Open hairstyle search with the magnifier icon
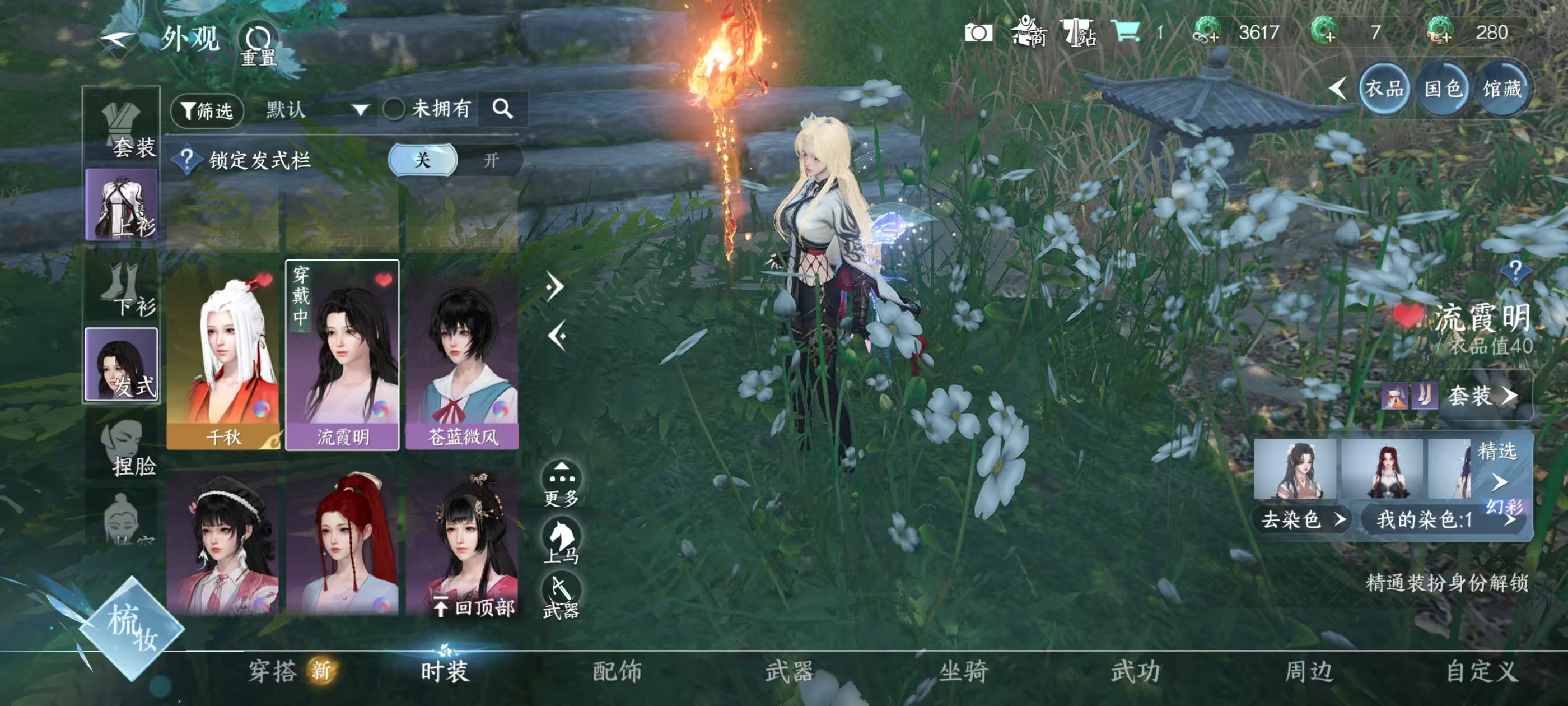This screenshot has width=1568, height=706. [502, 109]
